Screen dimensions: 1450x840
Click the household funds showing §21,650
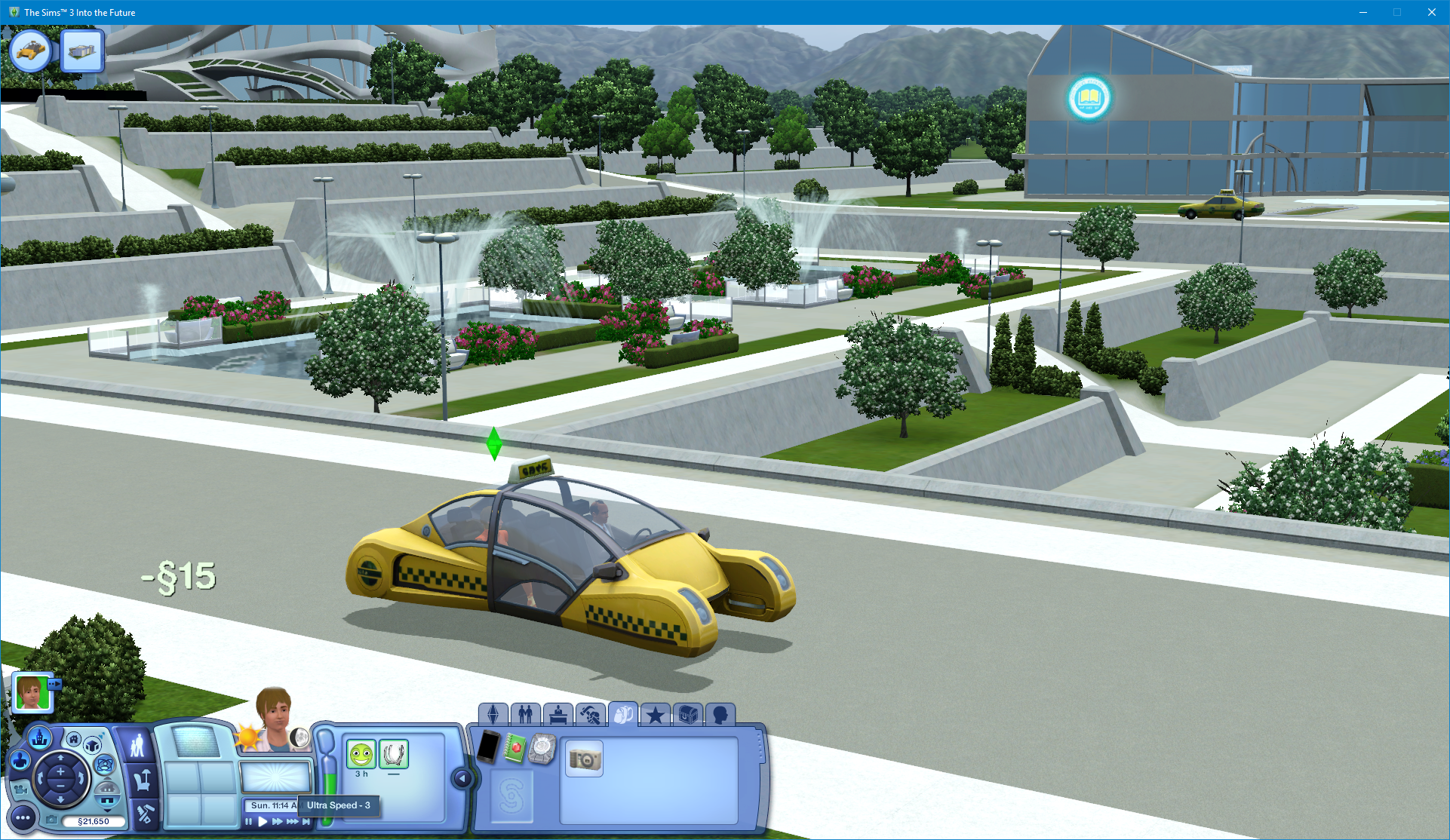click(x=94, y=821)
